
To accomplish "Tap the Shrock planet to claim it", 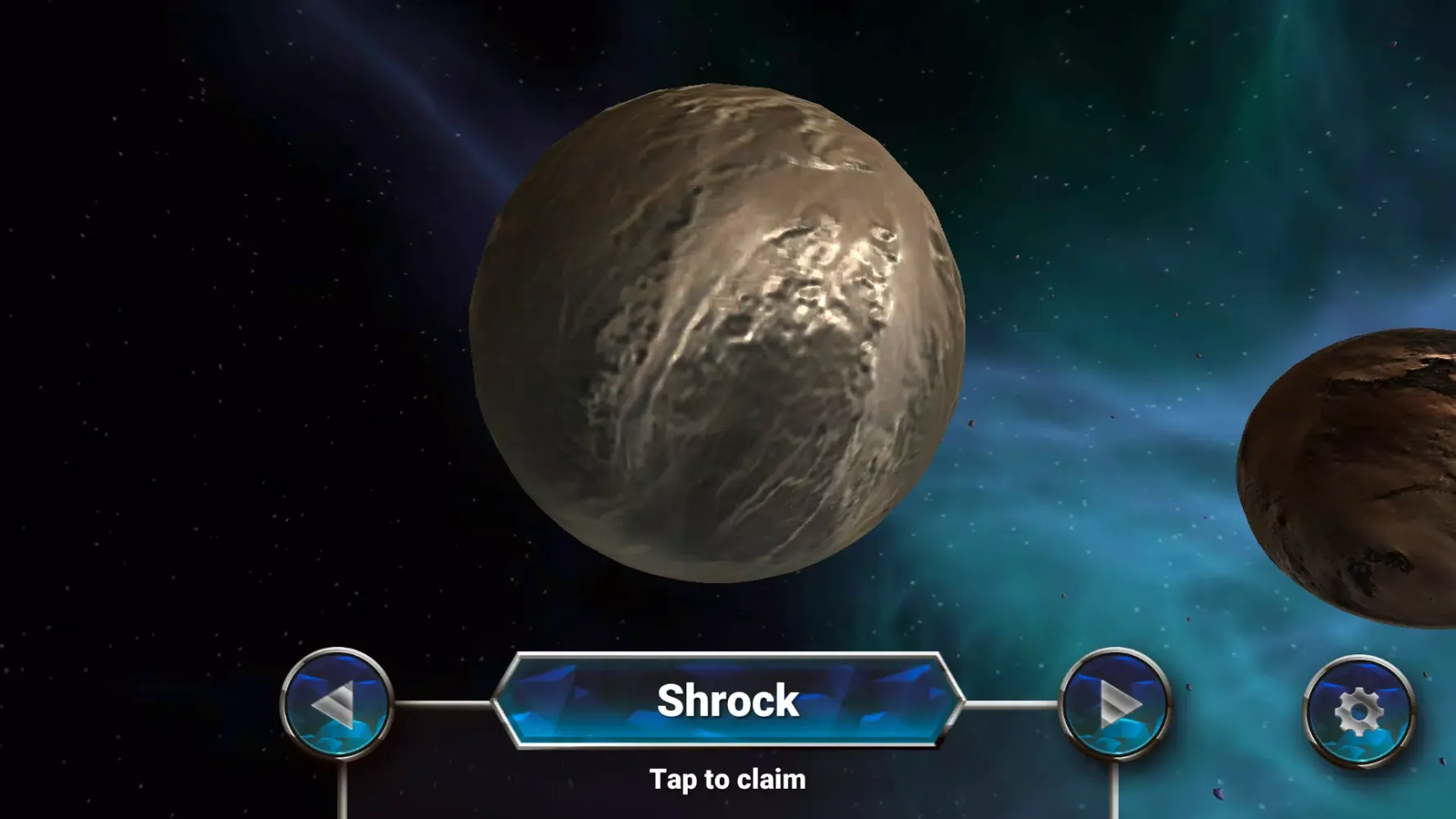I will click(x=717, y=333).
